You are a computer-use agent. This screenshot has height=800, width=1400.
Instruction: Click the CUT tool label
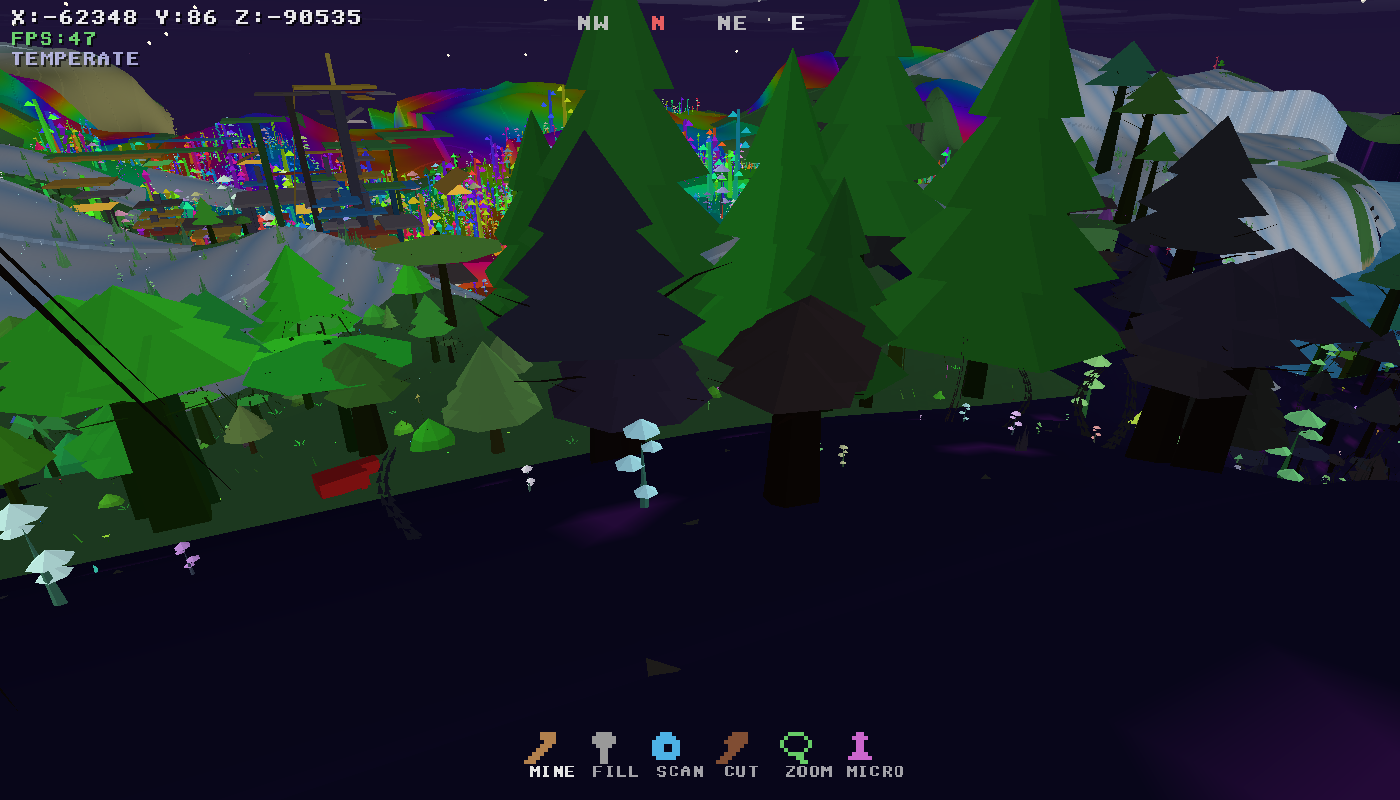(x=740, y=771)
